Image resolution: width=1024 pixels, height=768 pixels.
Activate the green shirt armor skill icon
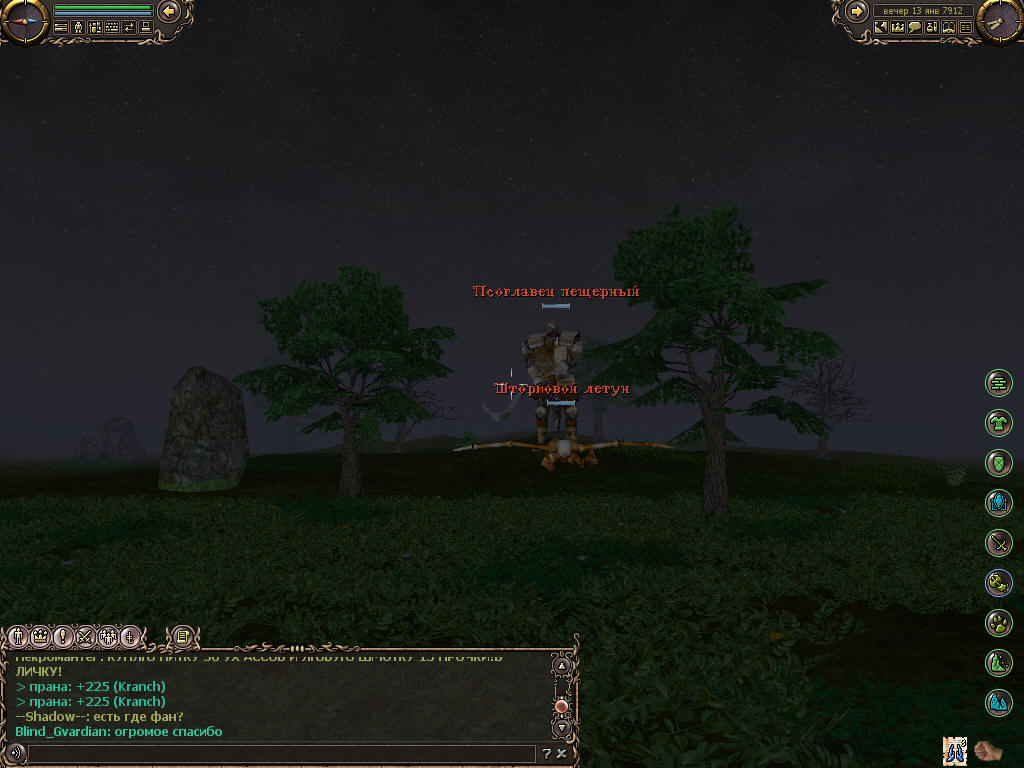click(x=998, y=424)
